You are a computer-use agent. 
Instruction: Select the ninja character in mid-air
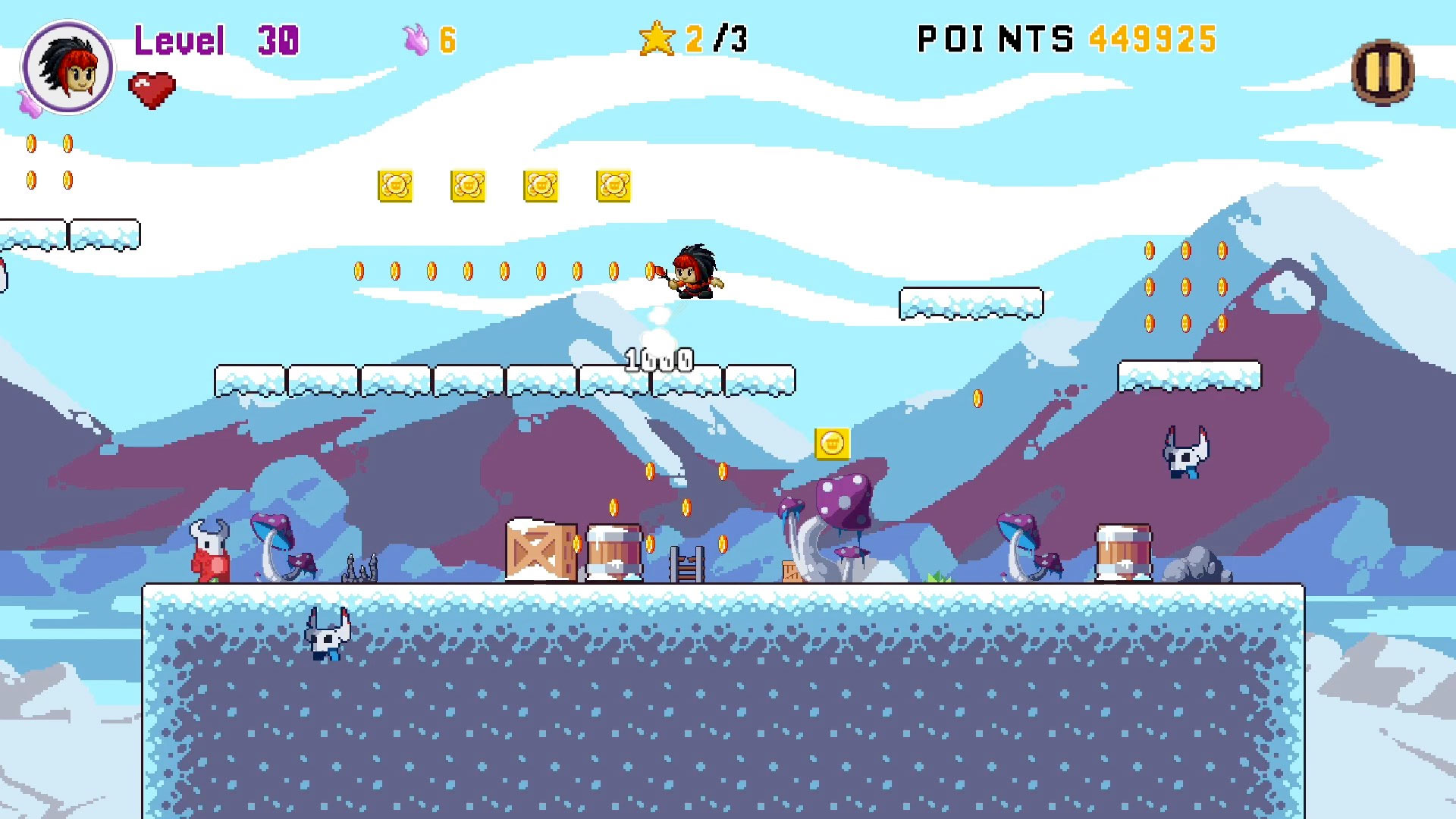694,273
